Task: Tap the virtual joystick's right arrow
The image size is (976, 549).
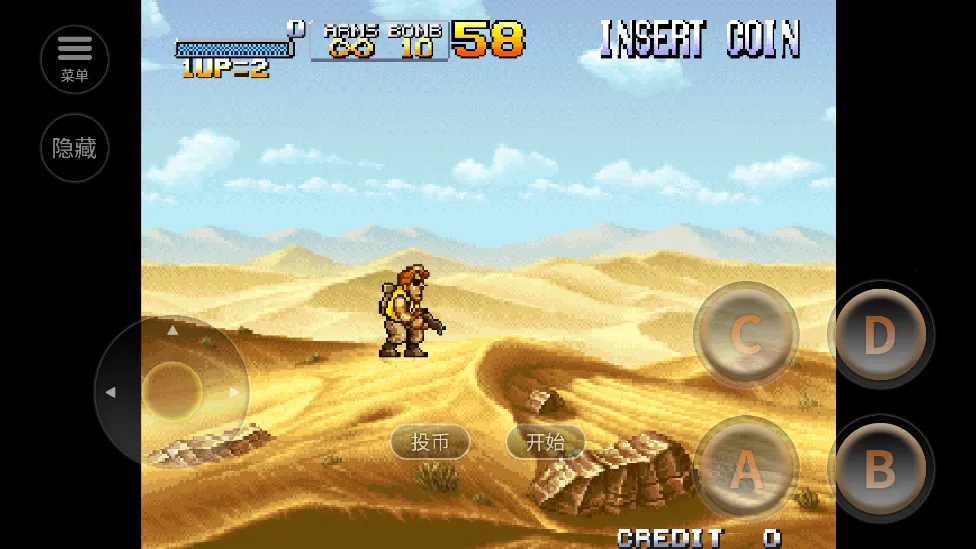Action: 235,392
